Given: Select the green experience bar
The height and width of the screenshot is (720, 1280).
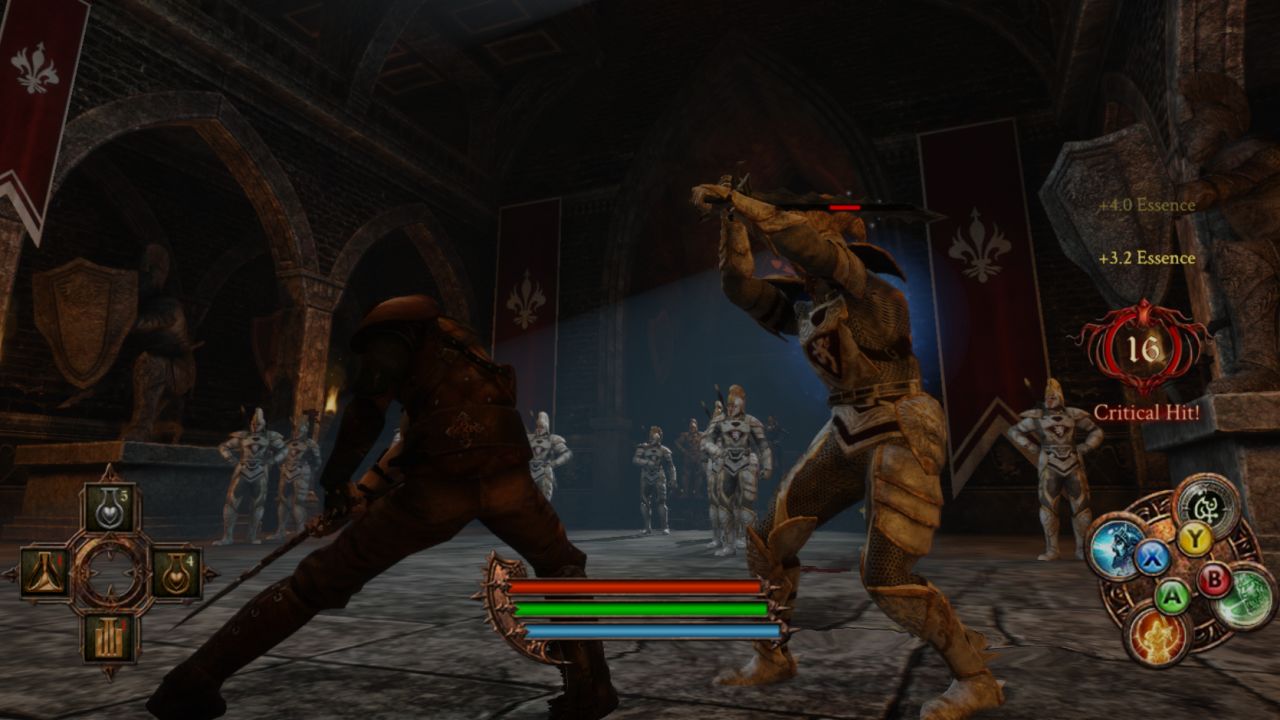Looking at the screenshot, I should (x=640, y=611).
